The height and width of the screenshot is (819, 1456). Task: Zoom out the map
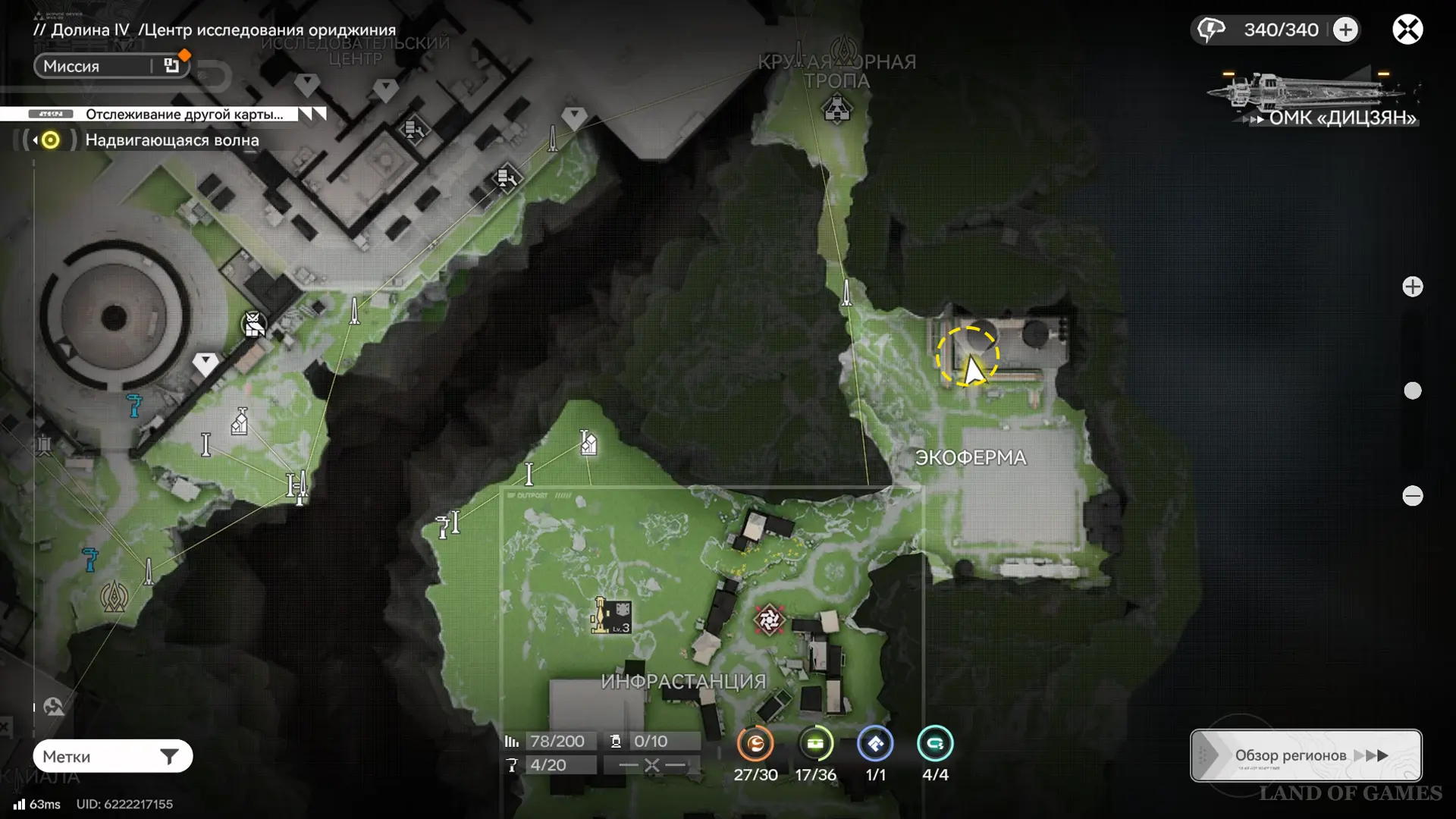click(x=1412, y=496)
